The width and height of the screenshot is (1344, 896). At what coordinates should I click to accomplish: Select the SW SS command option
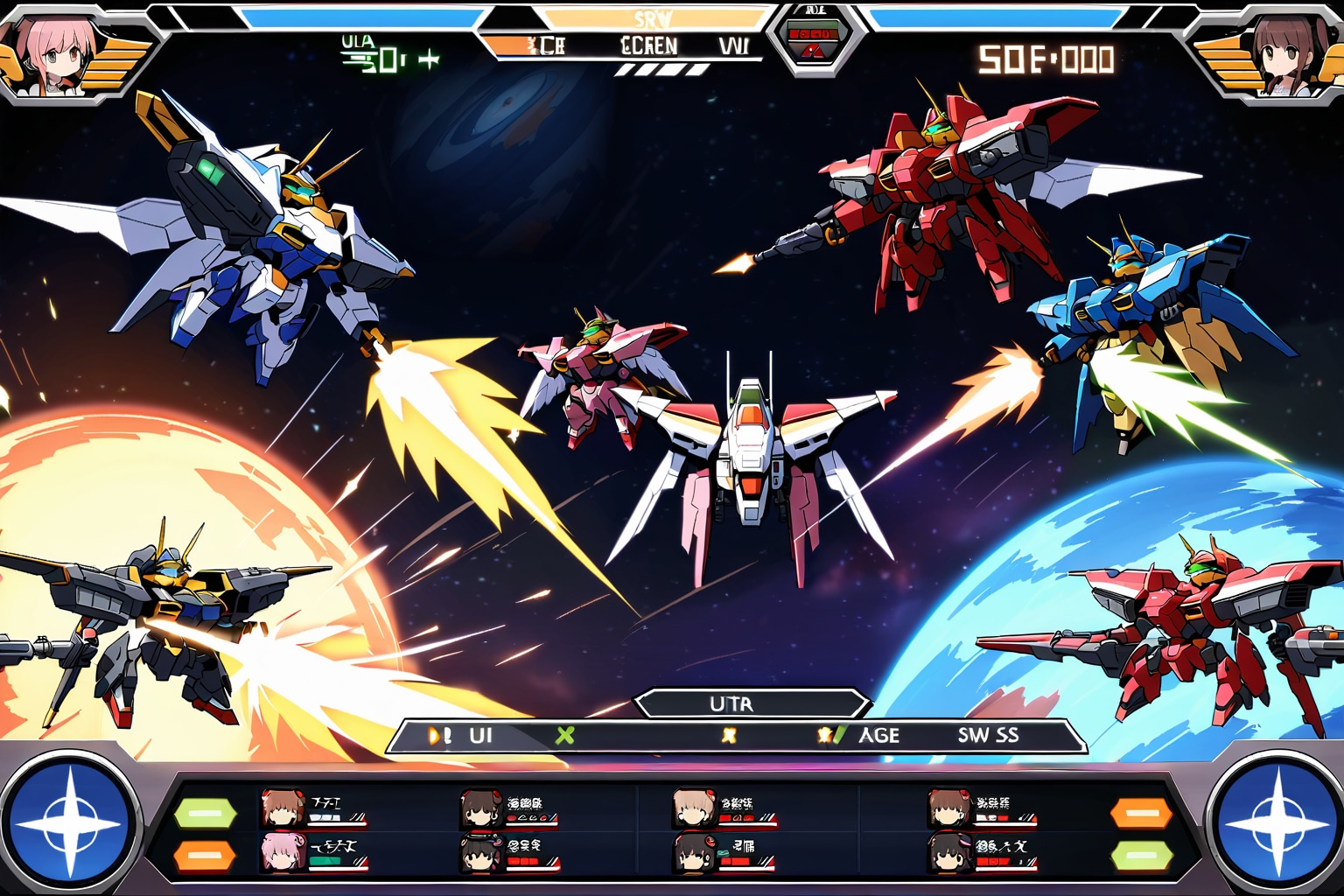(x=988, y=736)
